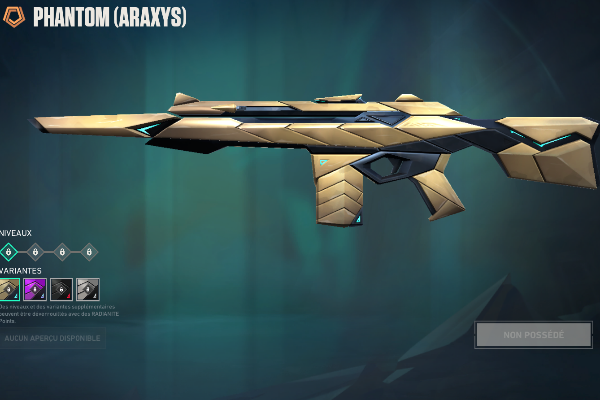This screenshot has height=400, width=600.
Task: Choose the purple variant swatch
Action: (35, 290)
